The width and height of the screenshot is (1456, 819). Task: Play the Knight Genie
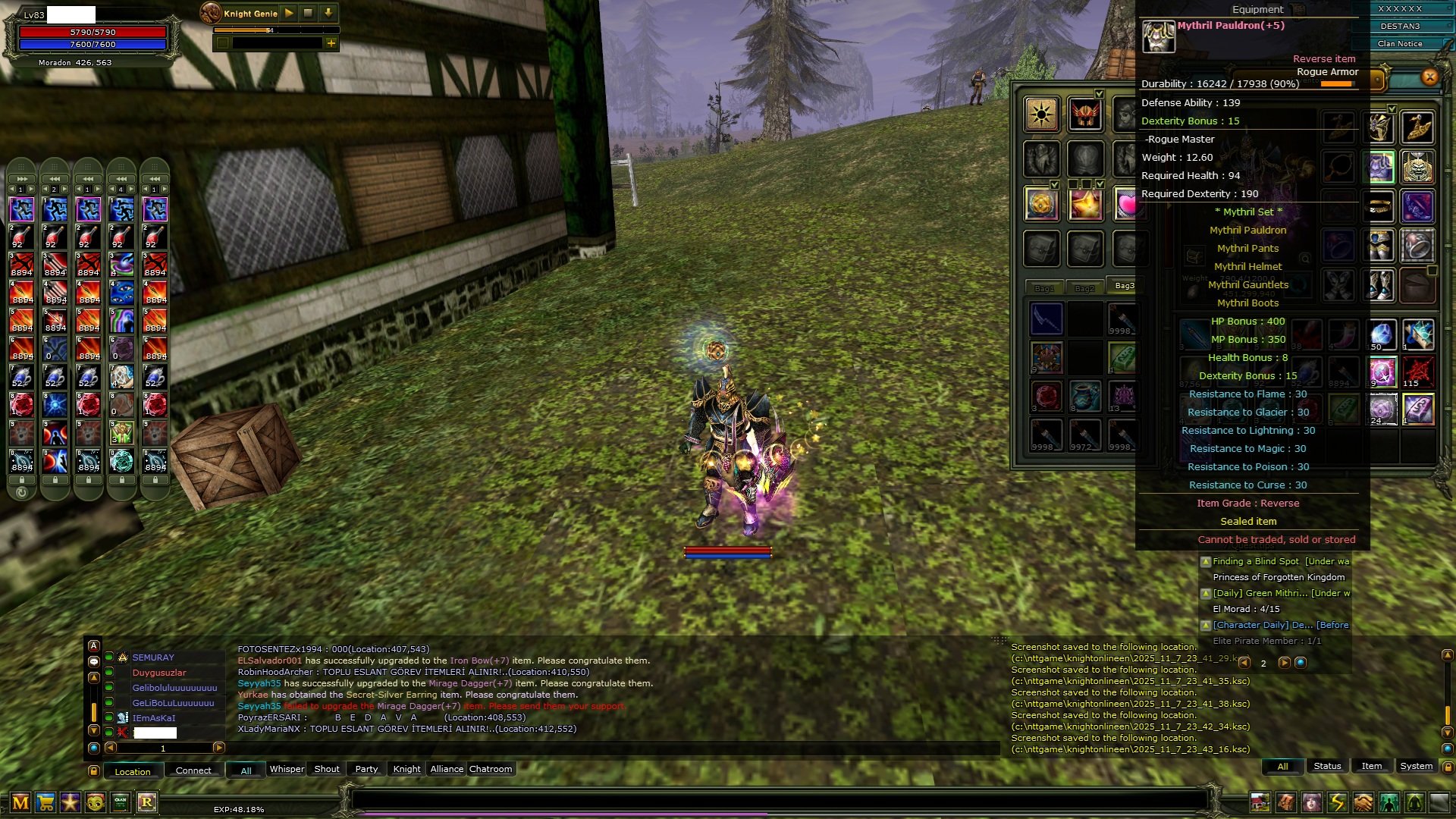(289, 13)
